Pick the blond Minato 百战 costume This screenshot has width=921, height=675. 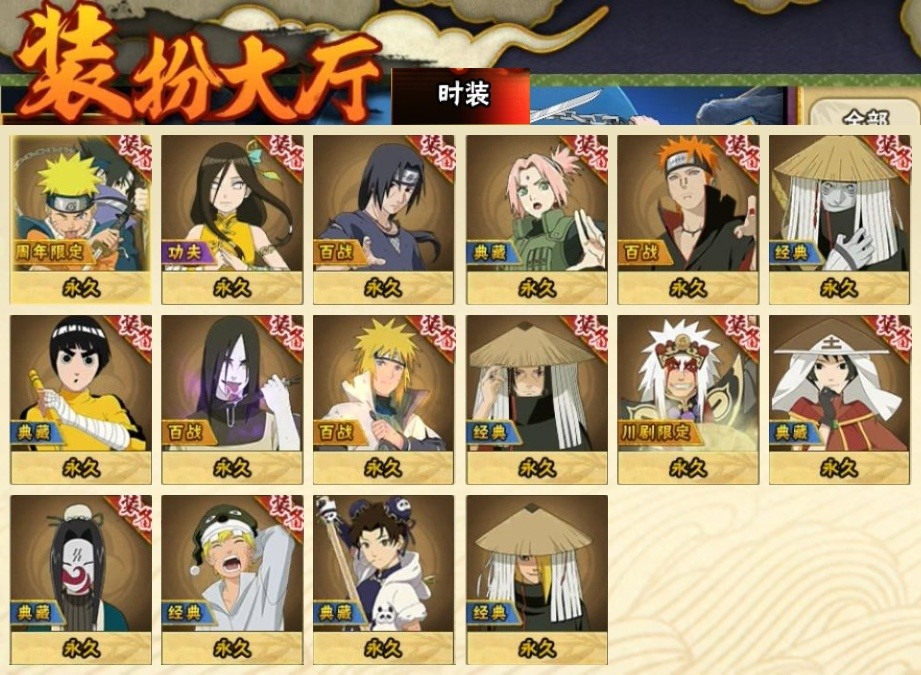[383, 399]
